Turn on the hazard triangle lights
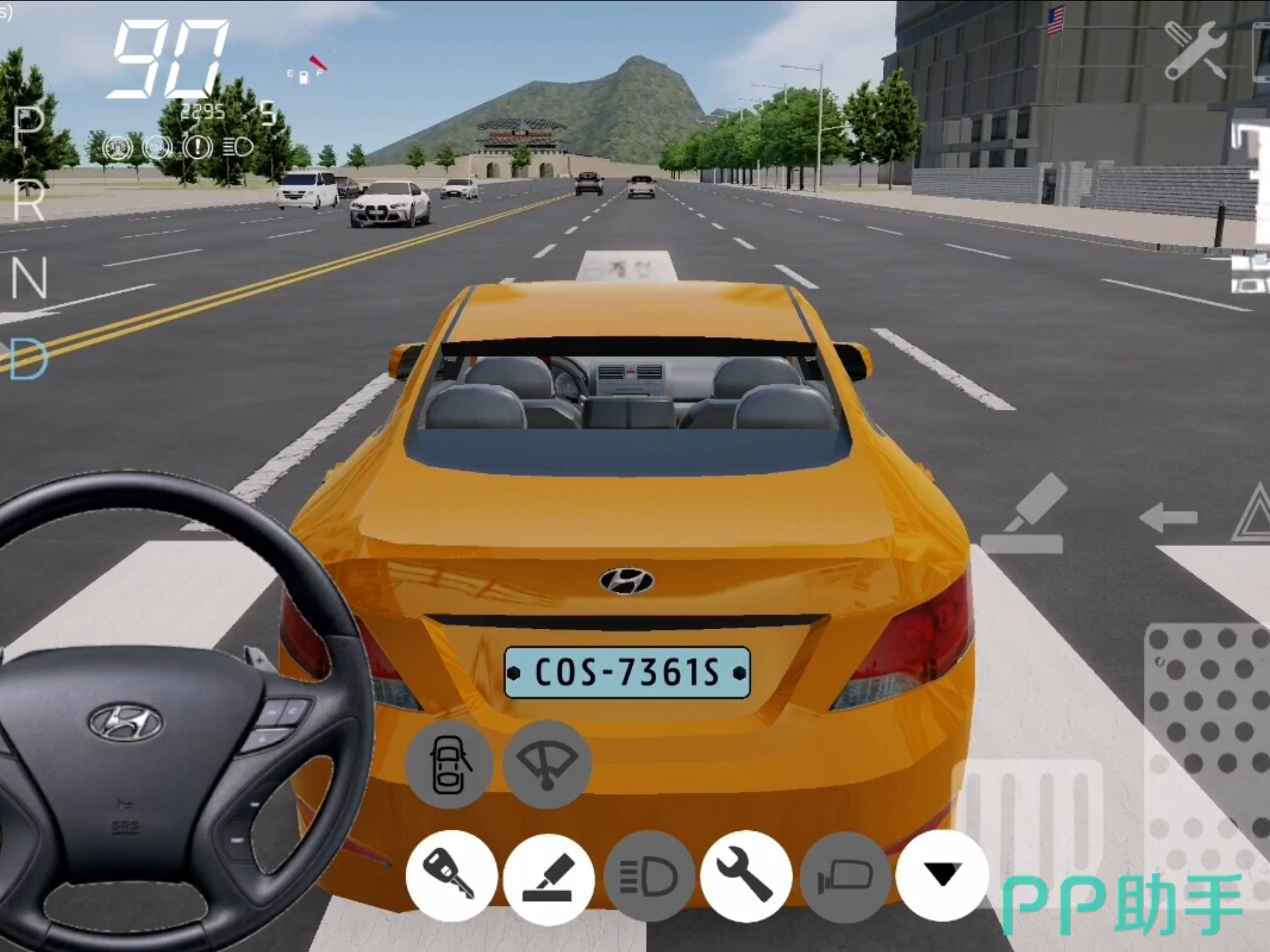 (1253, 516)
